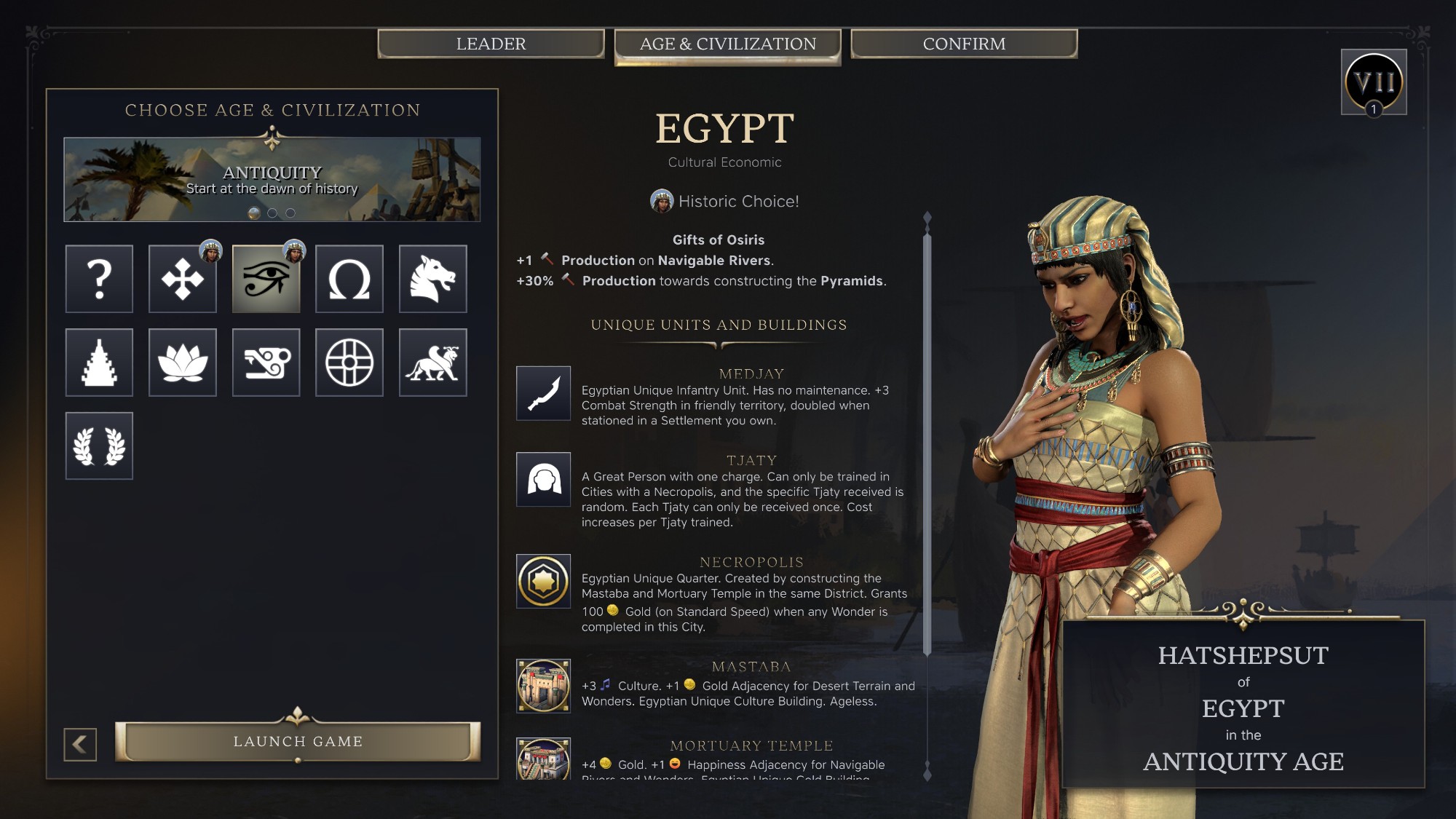The image size is (1456, 819).
Task: Choose the random civilization question mark
Action: coord(99,279)
